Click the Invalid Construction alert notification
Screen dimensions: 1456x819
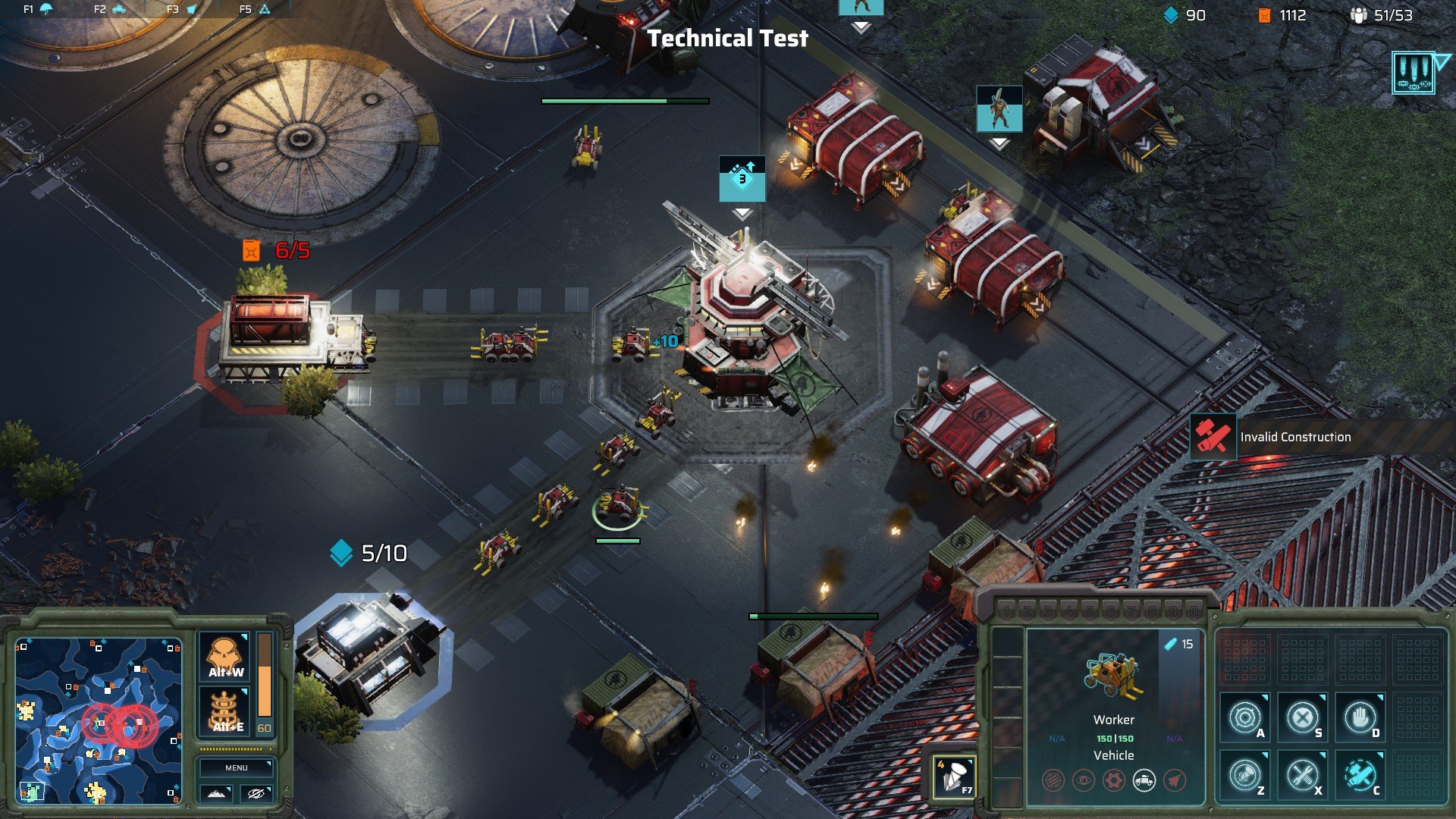pos(1294,437)
